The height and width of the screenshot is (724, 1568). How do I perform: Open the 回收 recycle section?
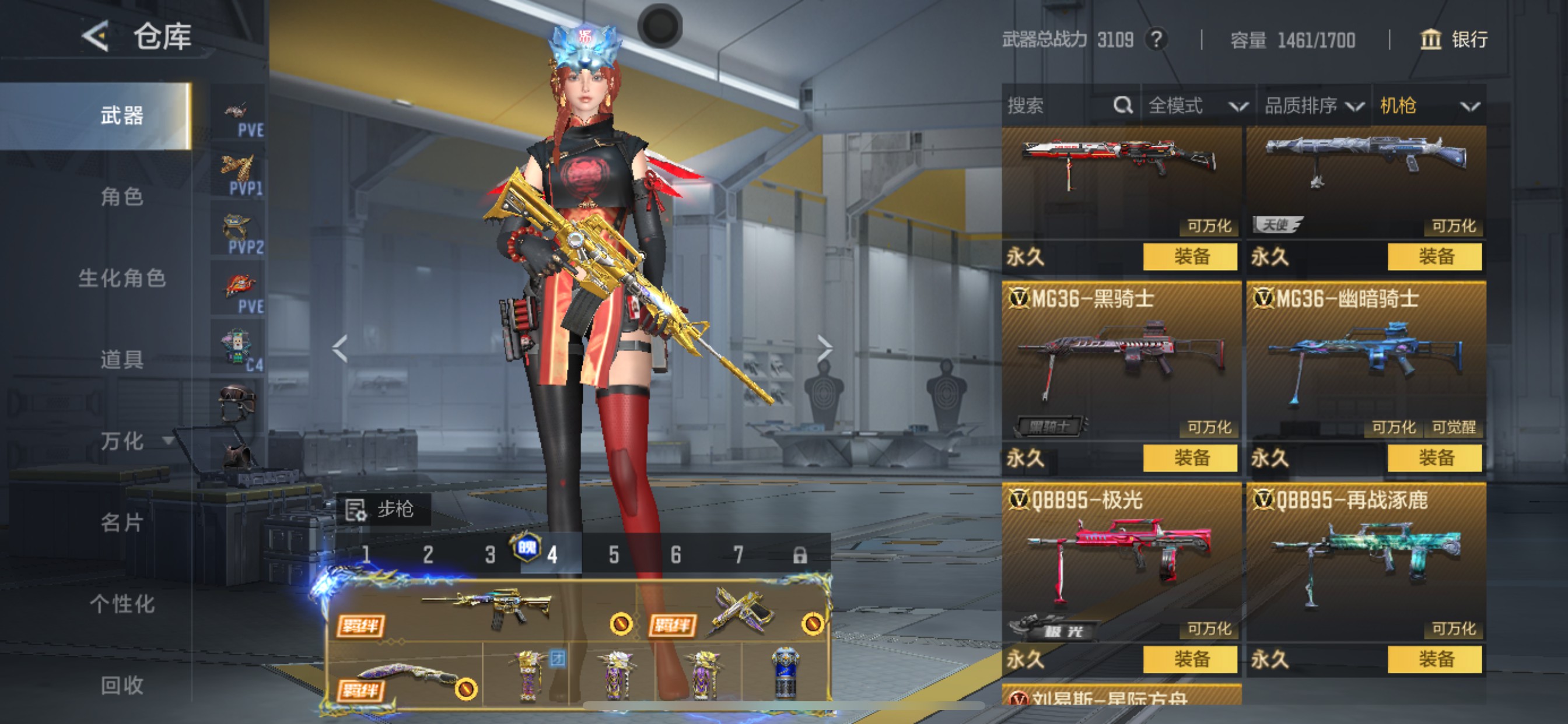tap(122, 685)
